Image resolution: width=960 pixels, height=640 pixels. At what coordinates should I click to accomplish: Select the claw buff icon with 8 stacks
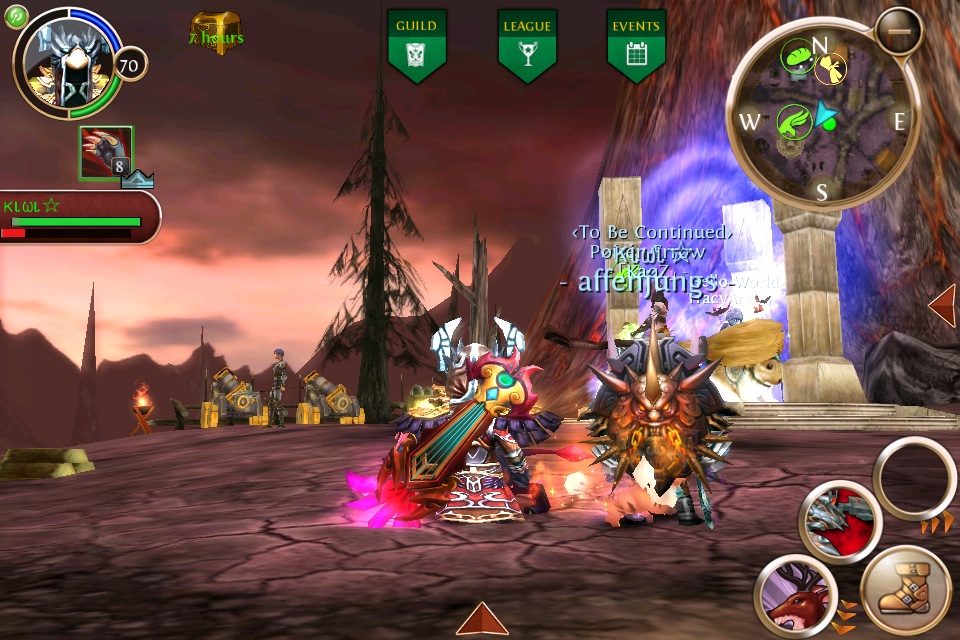(x=106, y=153)
